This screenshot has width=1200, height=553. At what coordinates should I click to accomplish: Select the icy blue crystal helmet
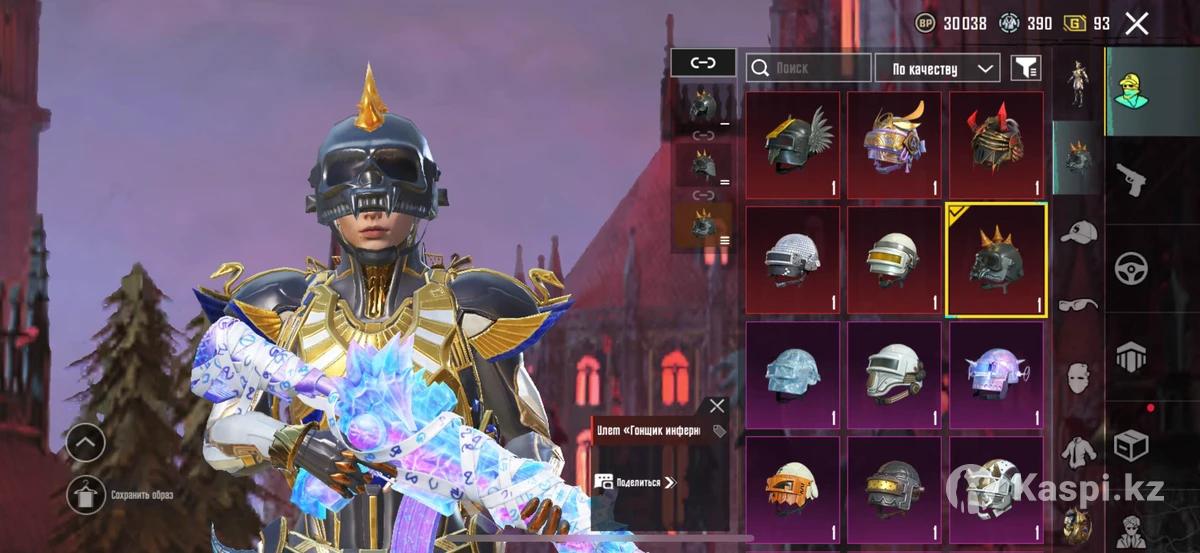tap(792, 372)
